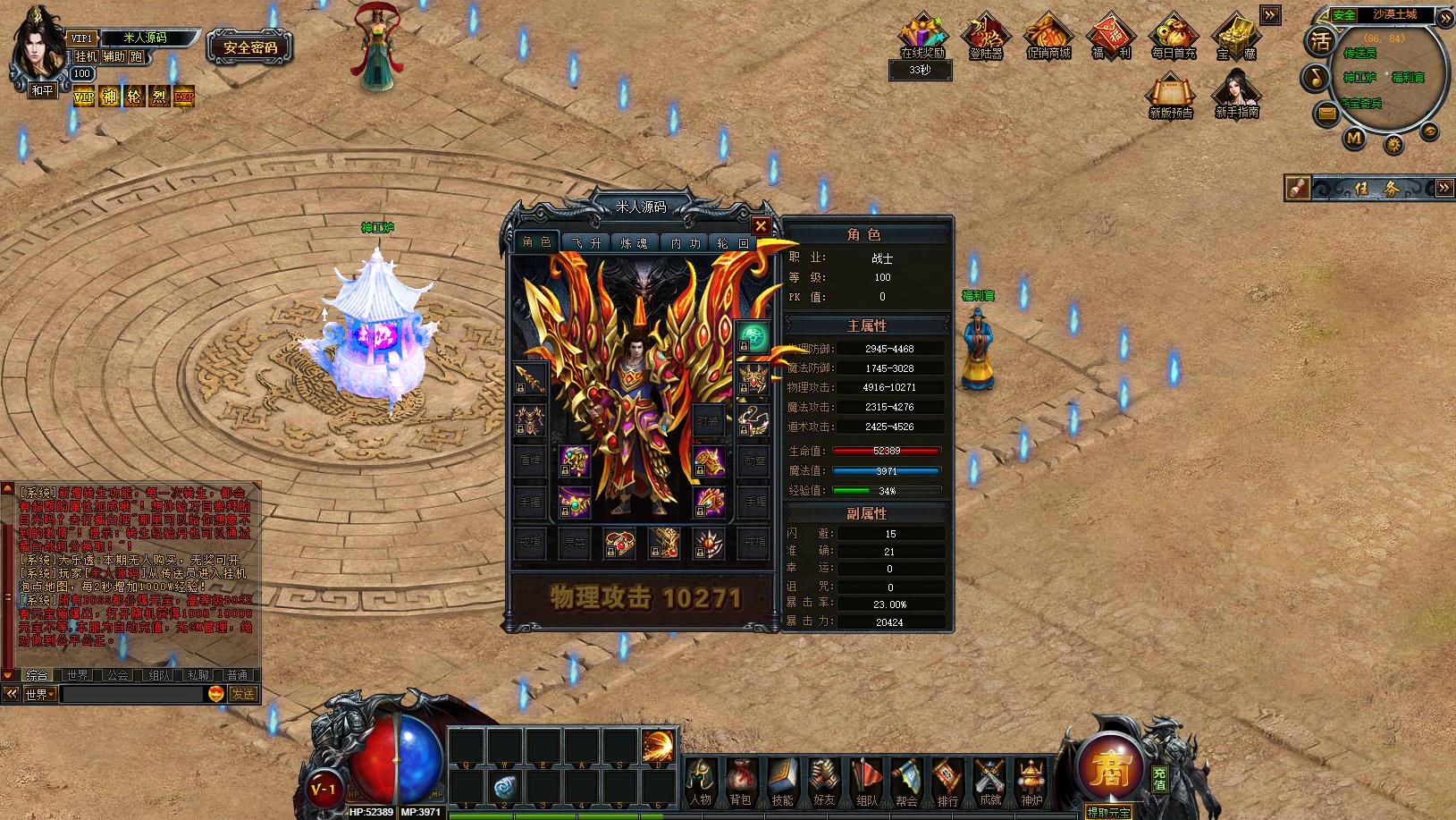Click the 安全密码 button
Screen dimensions: 1456x820
(x=250, y=47)
